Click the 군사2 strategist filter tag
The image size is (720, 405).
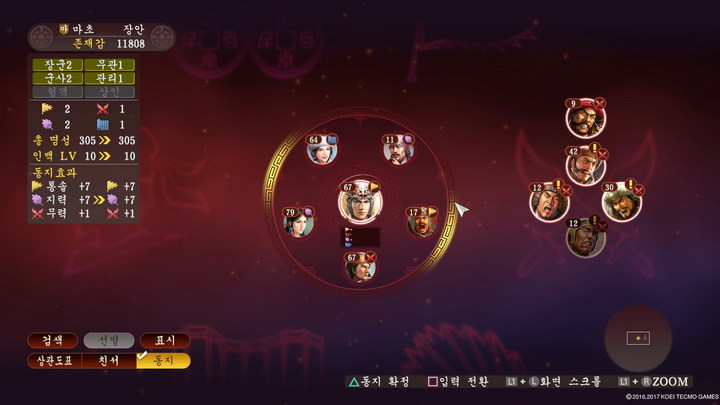click(x=52, y=78)
